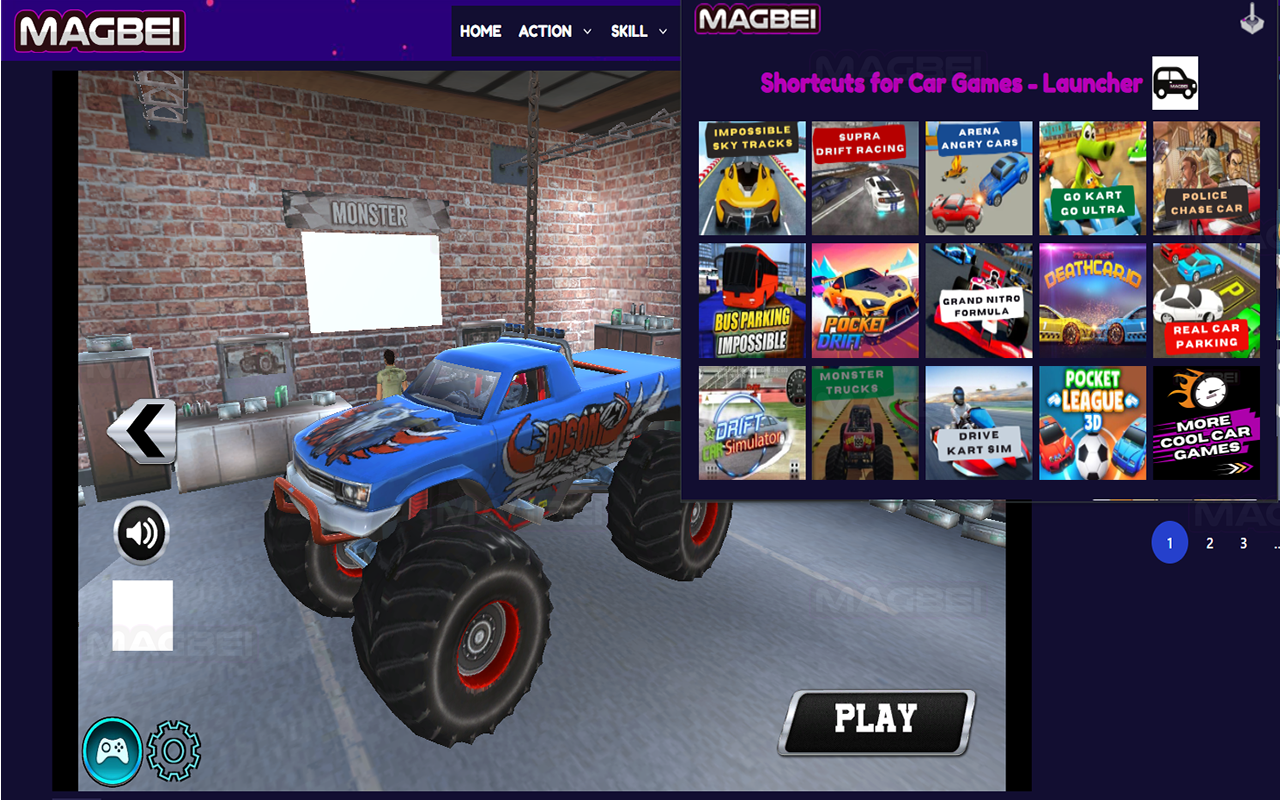Go to page 2 of the games list

click(1208, 543)
